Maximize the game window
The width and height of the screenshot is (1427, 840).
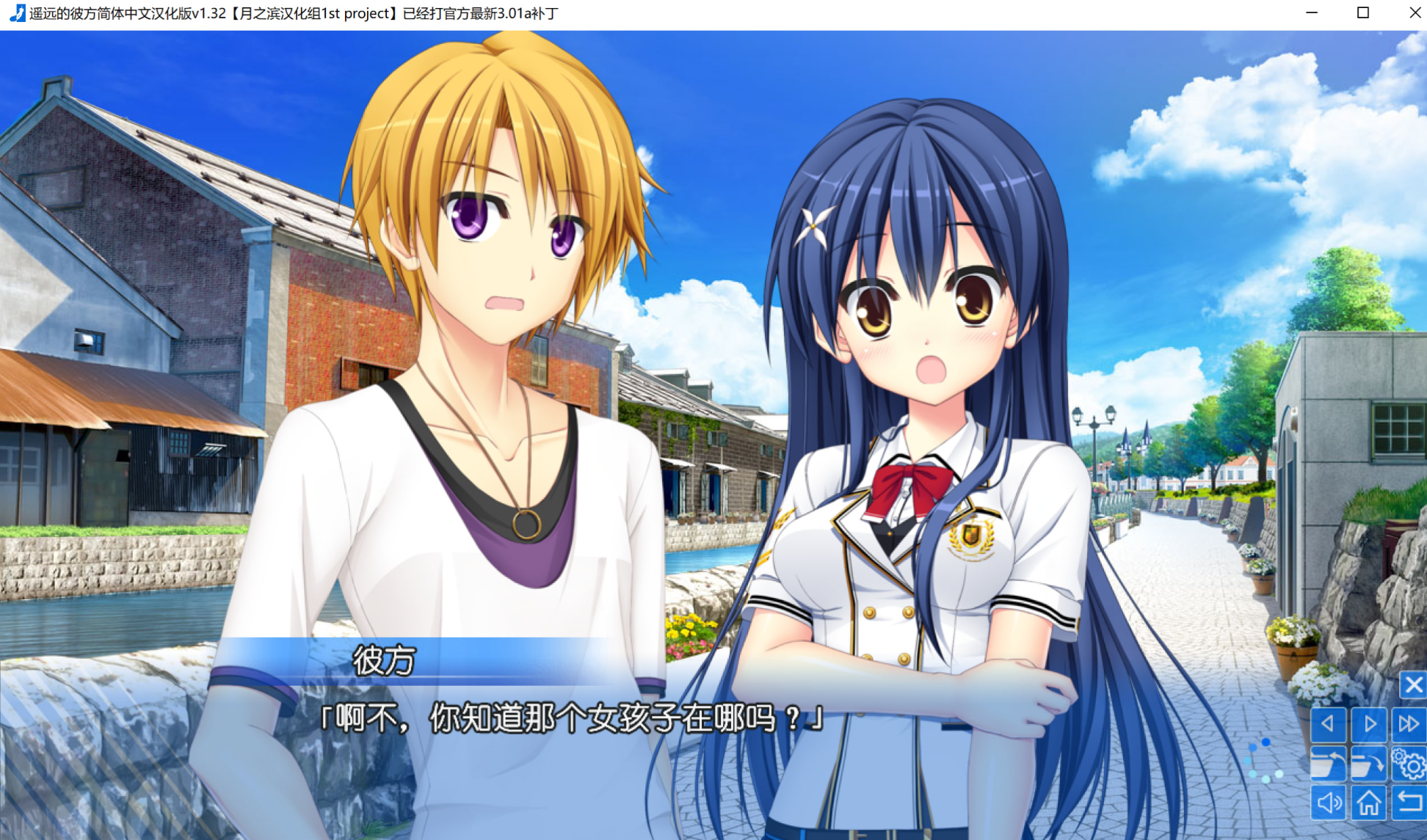coord(1363,12)
